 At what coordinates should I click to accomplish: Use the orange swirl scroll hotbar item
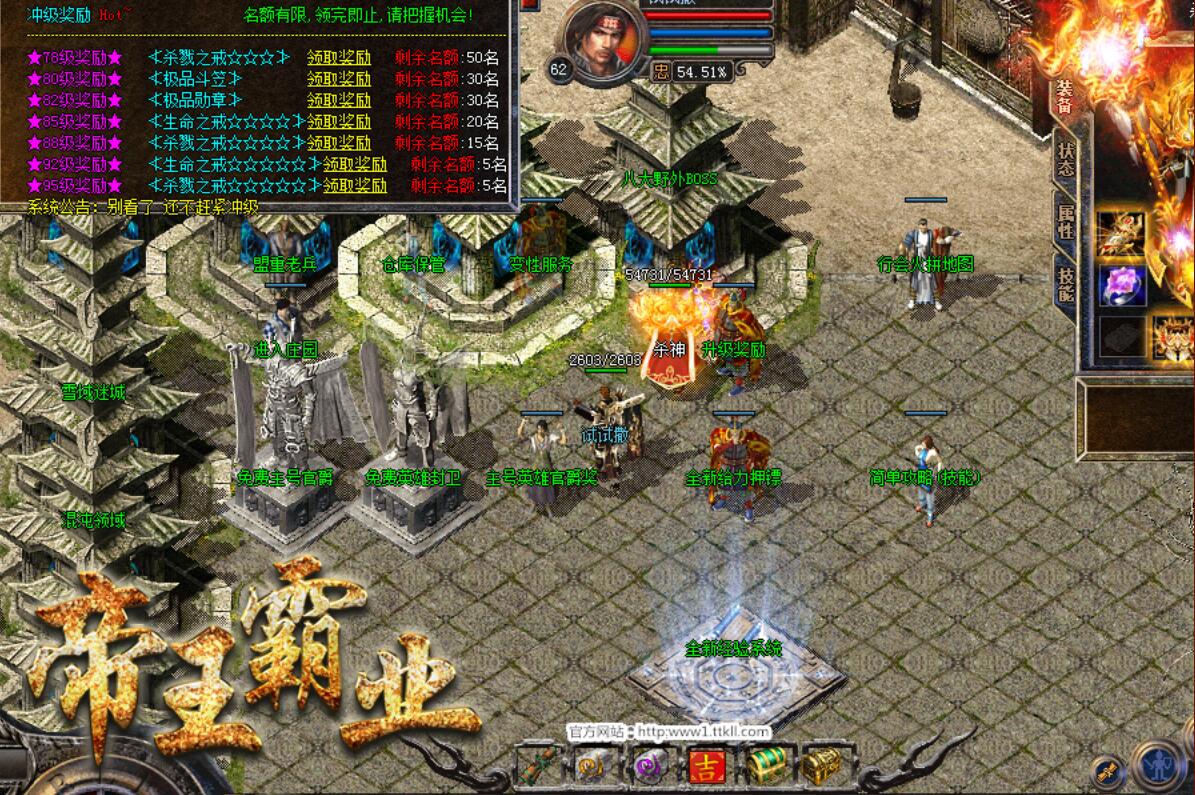tap(592, 768)
